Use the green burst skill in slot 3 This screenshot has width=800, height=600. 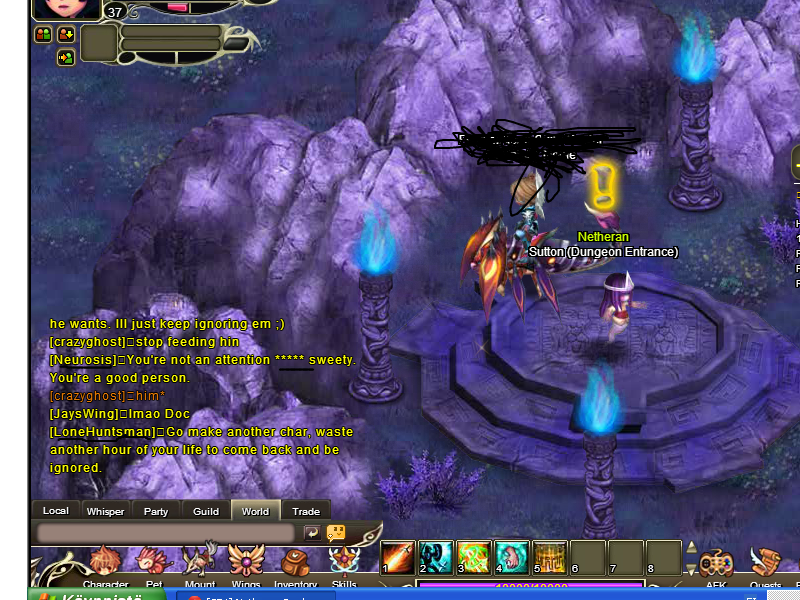(474, 558)
